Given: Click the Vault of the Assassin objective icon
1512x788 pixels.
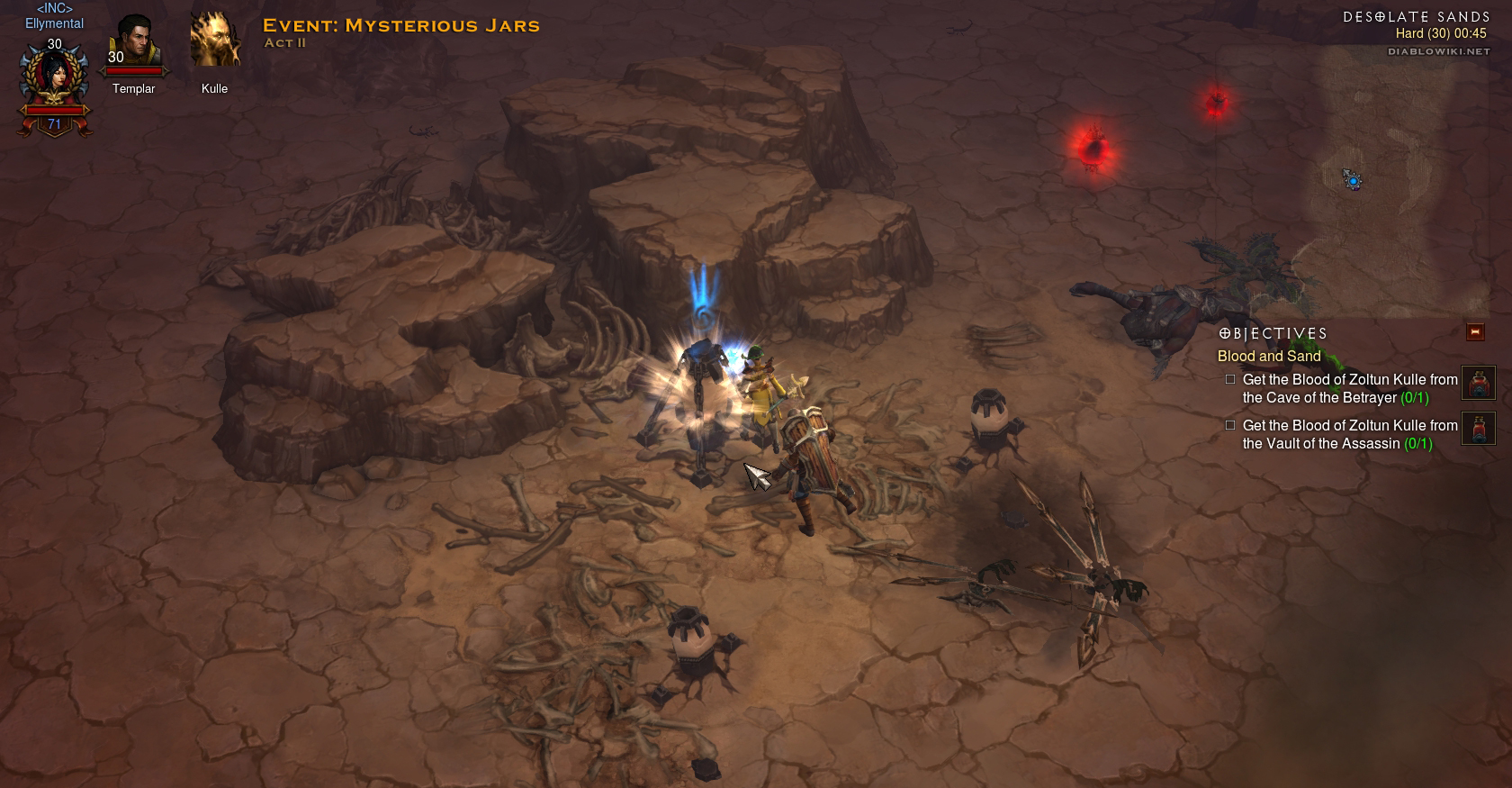Looking at the screenshot, I should click(1478, 429).
